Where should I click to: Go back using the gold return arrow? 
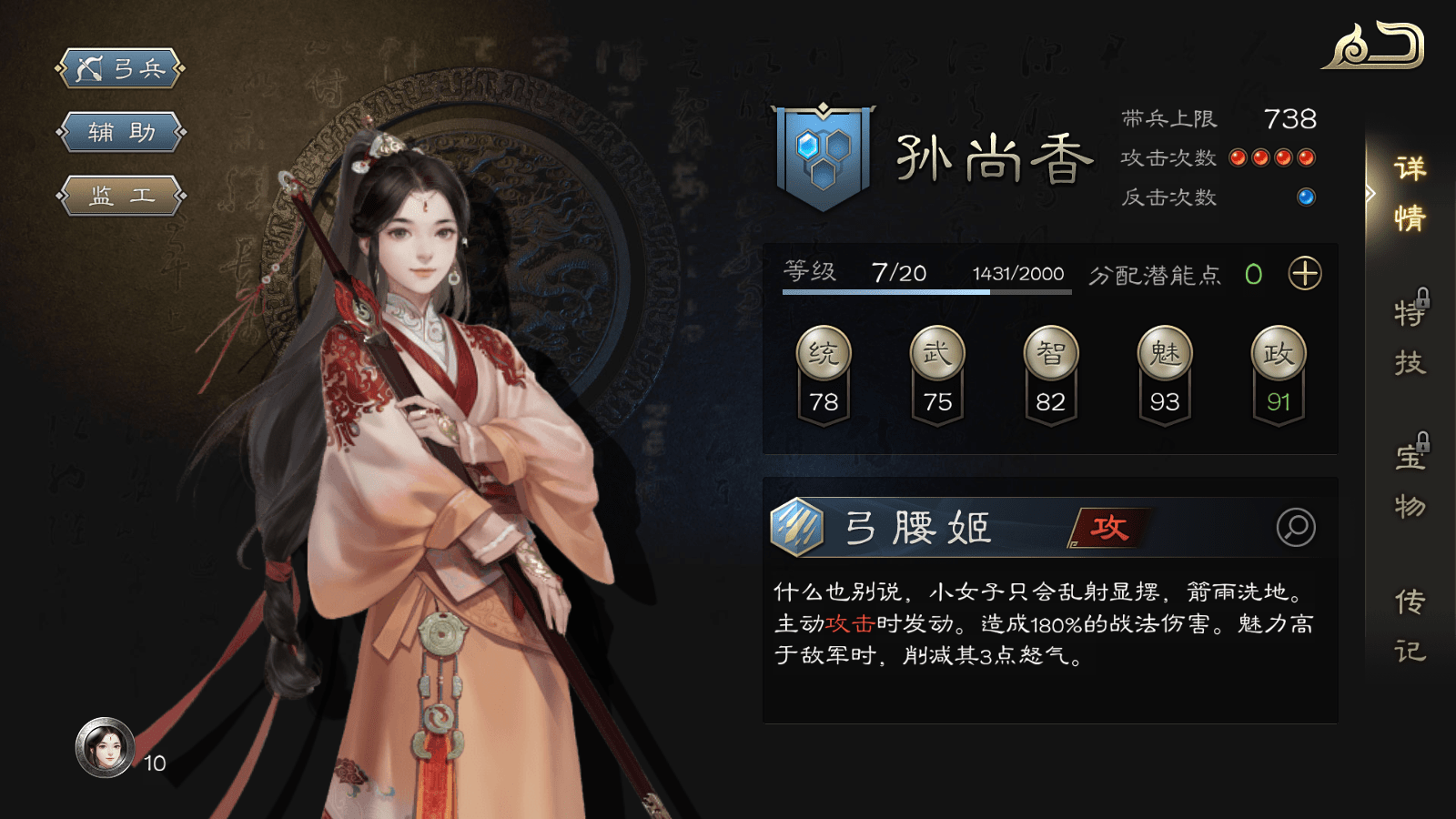[x=1375, y=46]
